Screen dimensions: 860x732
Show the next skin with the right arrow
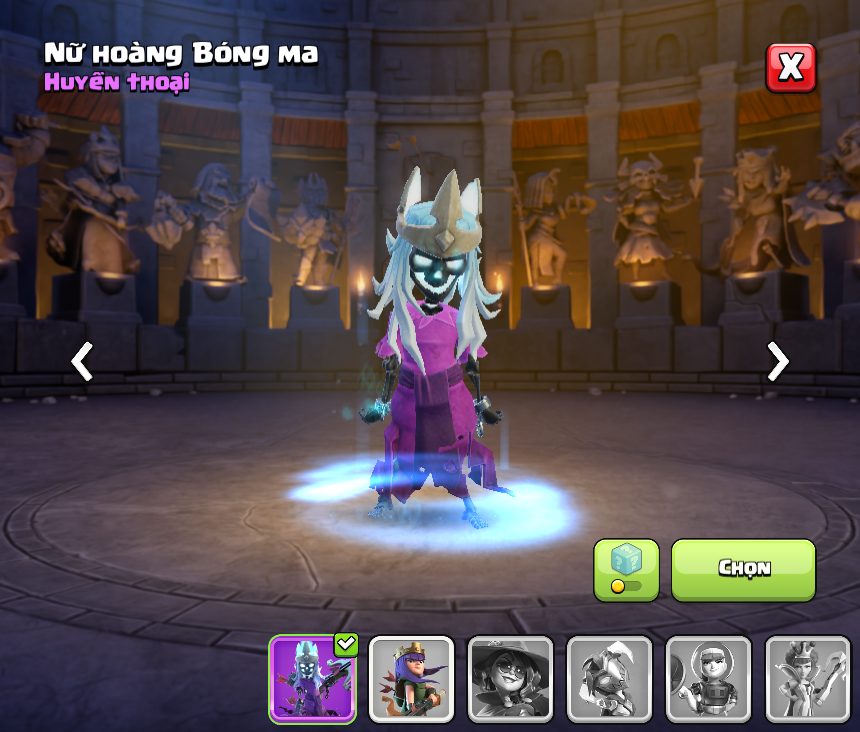point(777,361)
